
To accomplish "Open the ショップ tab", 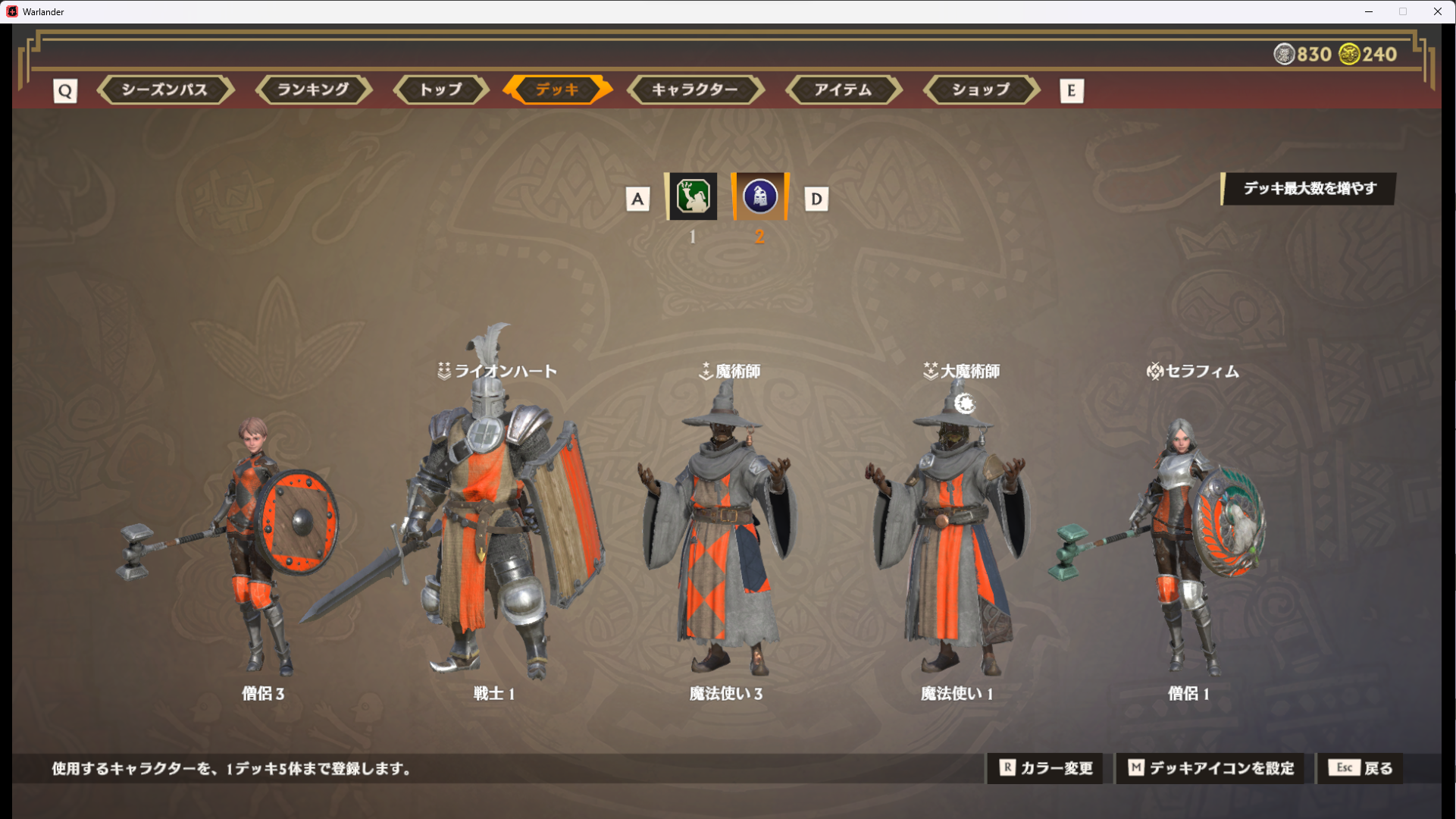I will click(981, 89).
